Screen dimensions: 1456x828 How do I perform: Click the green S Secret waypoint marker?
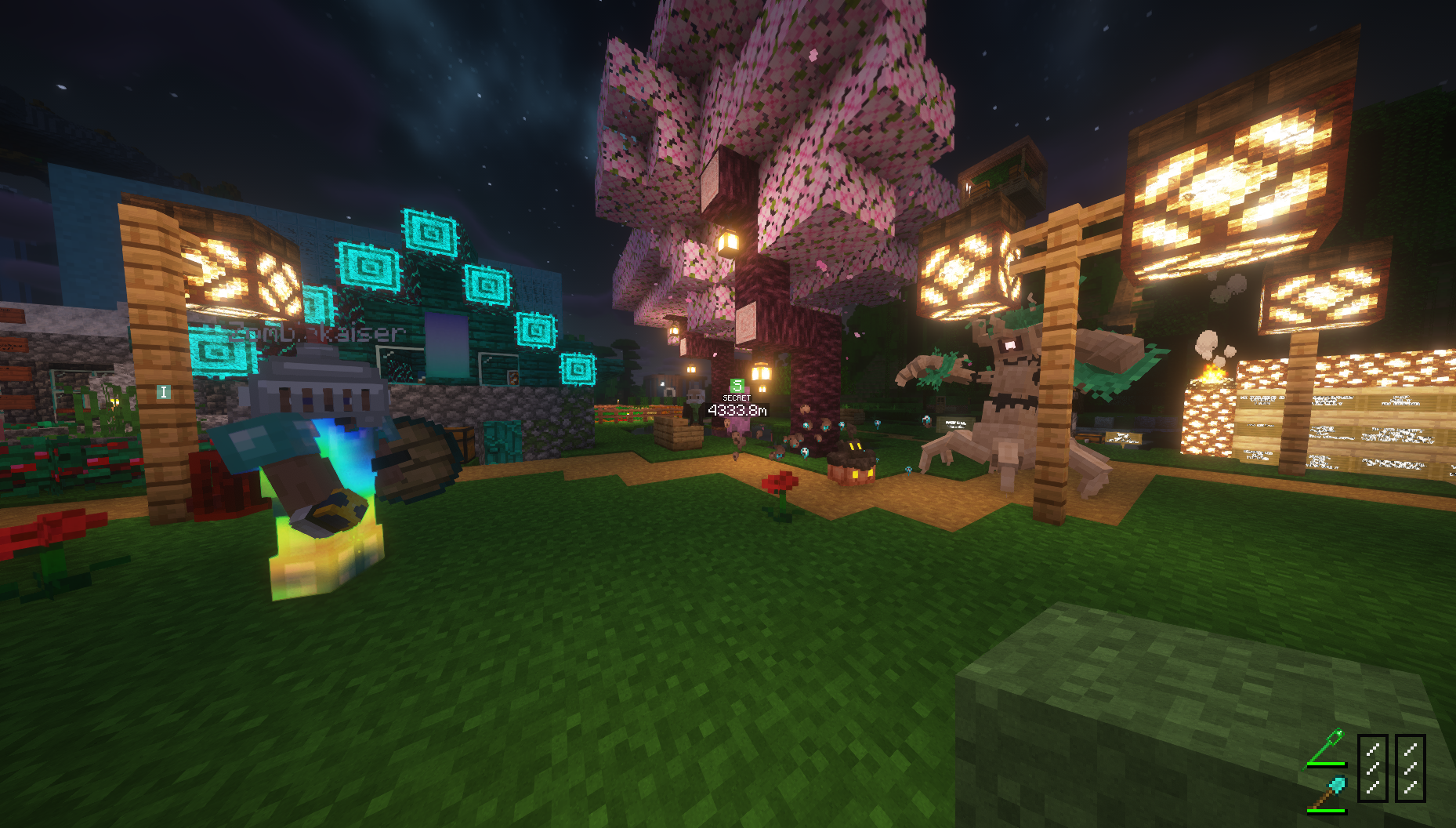tap(737, 386)
